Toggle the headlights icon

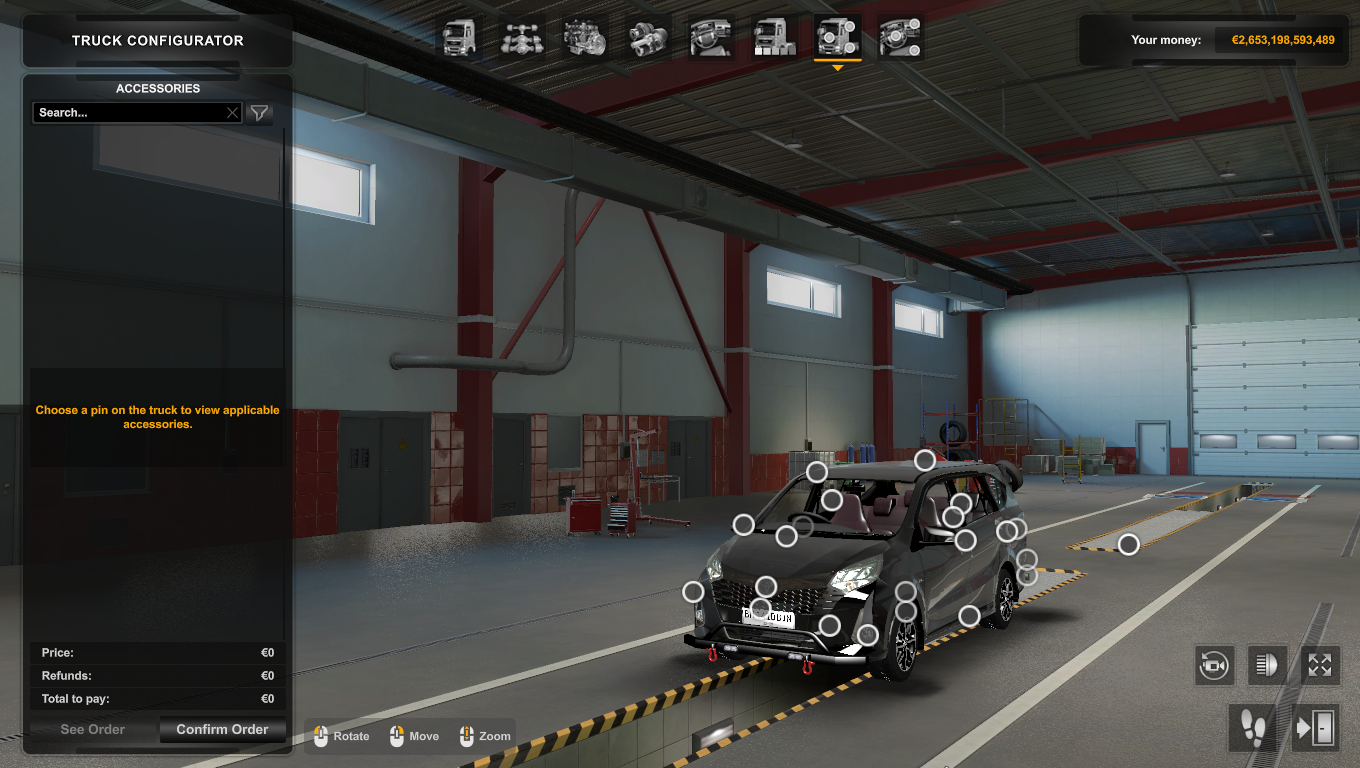click(1267, 665)
